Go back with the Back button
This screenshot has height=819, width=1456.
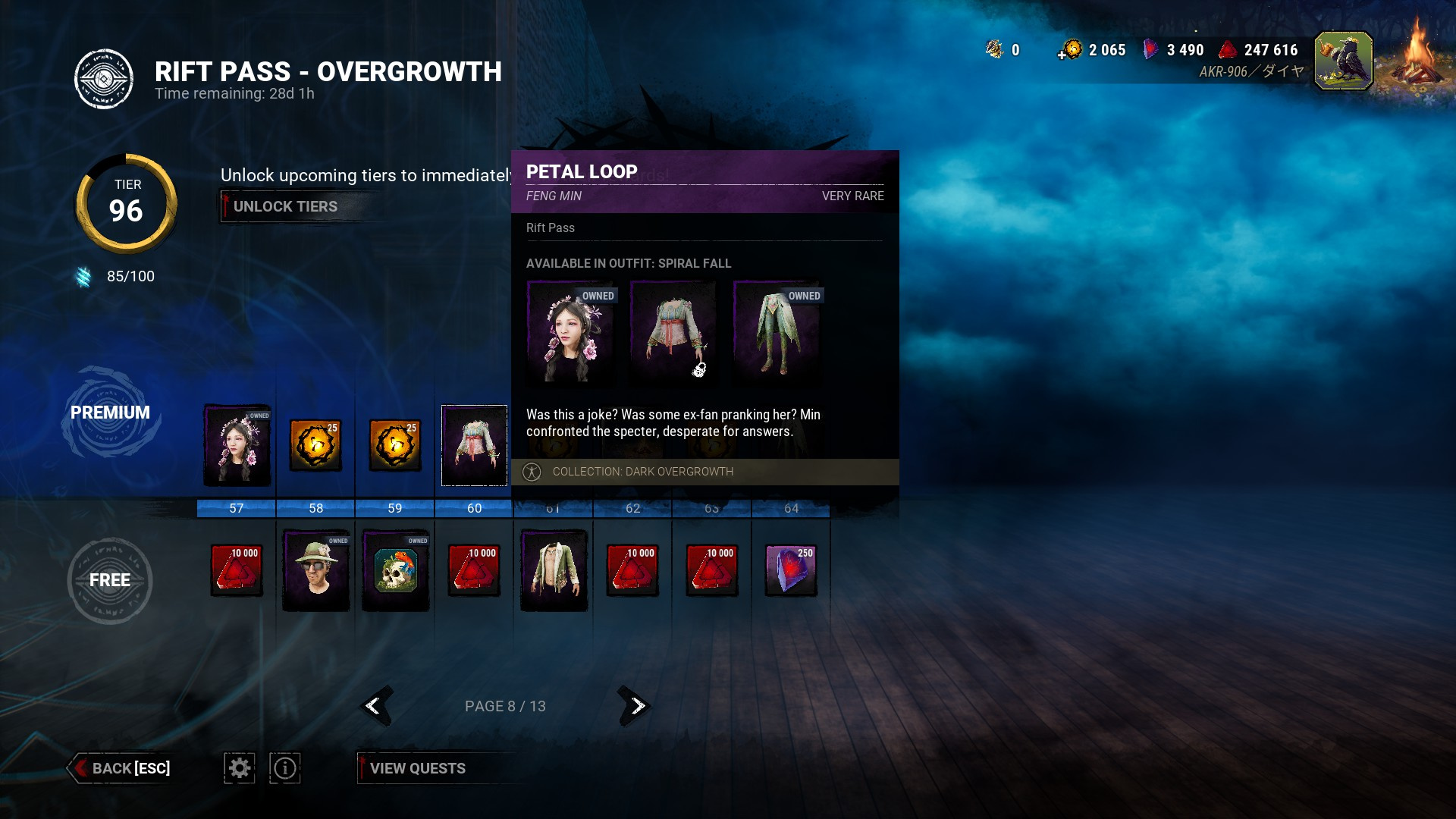pyautogui.click(x=121, y=768)
